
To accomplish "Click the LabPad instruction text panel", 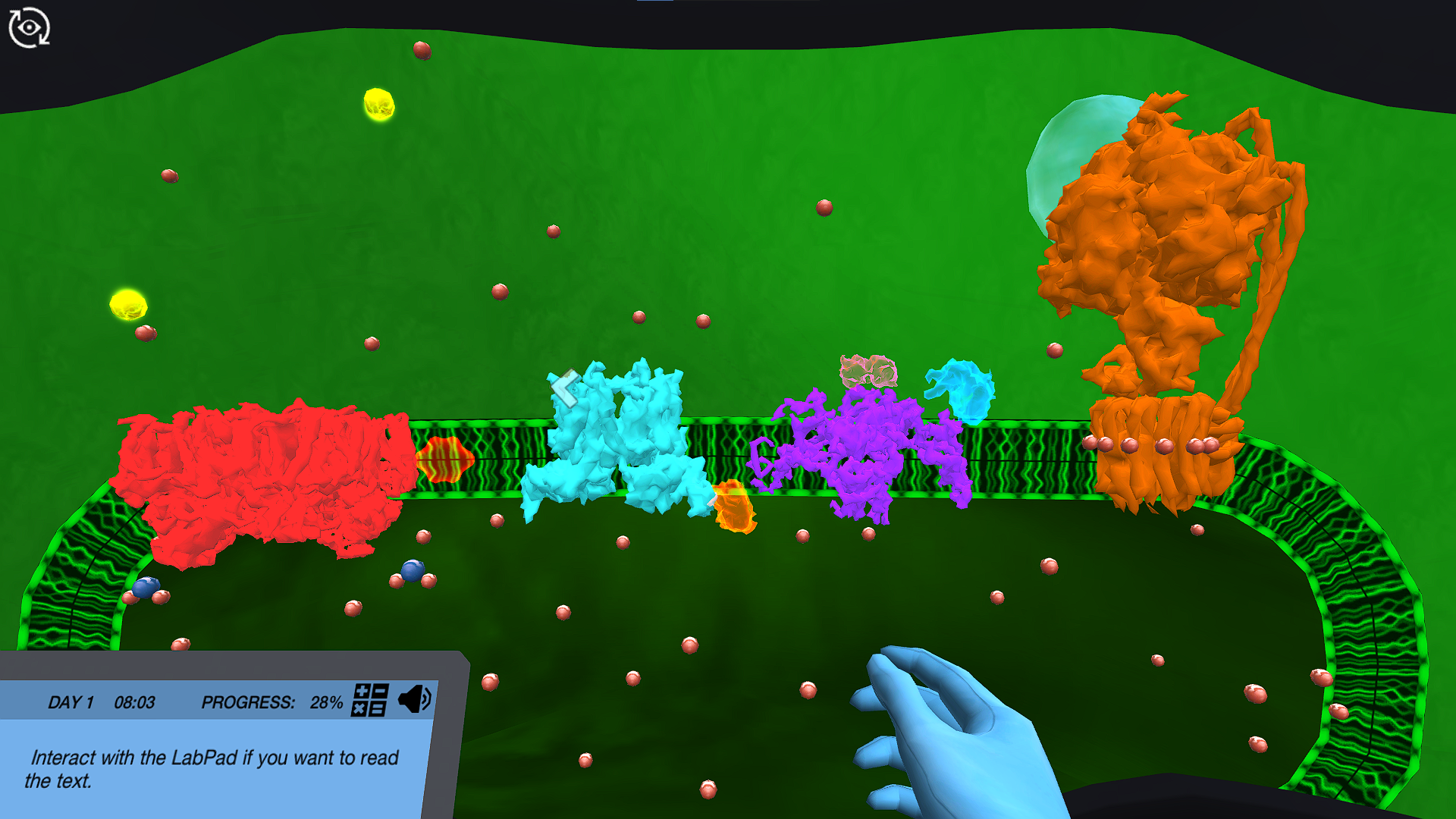I will coord(212,766).
